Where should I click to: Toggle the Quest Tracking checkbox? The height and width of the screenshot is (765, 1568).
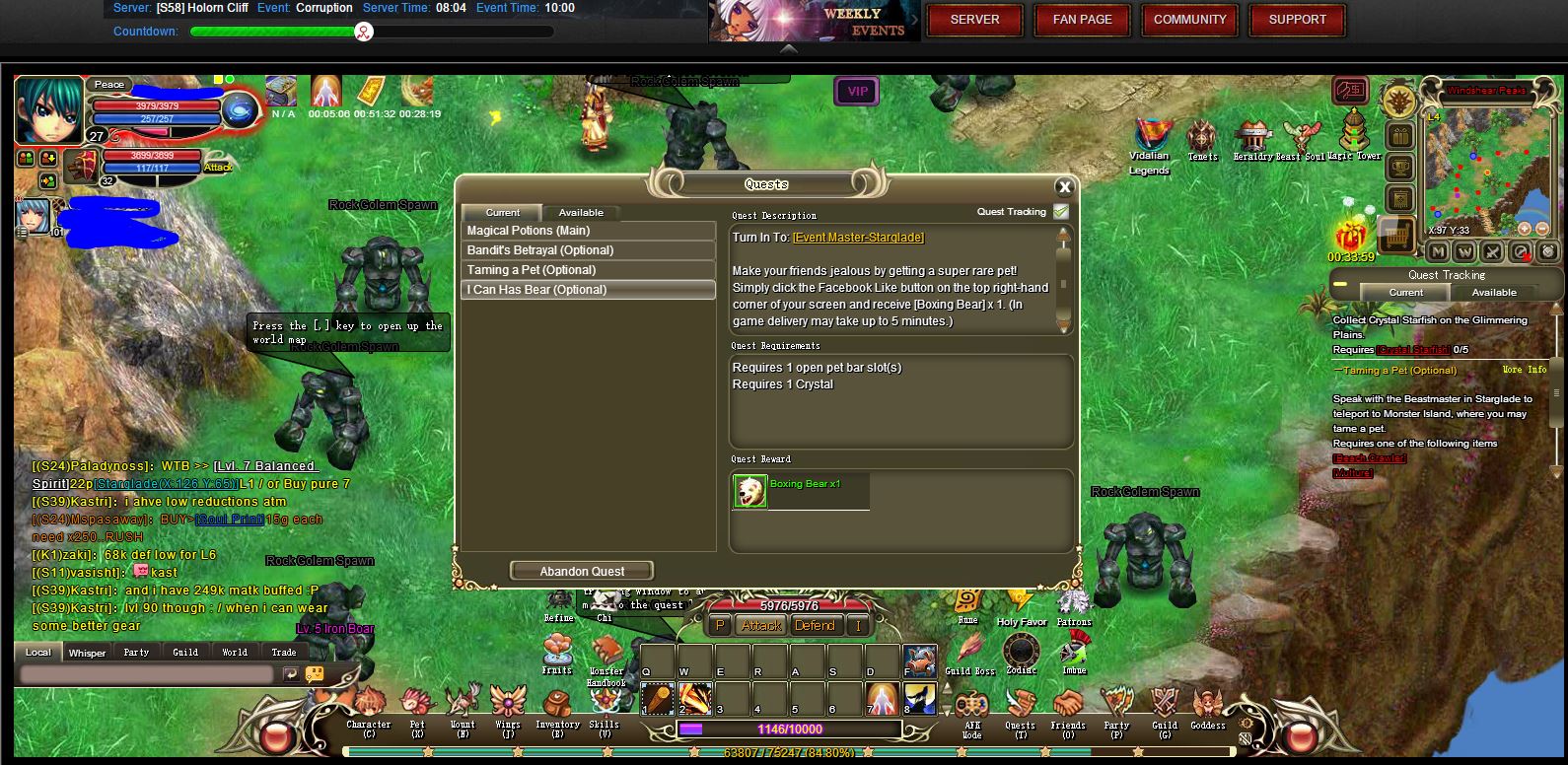pos(1061,212)
